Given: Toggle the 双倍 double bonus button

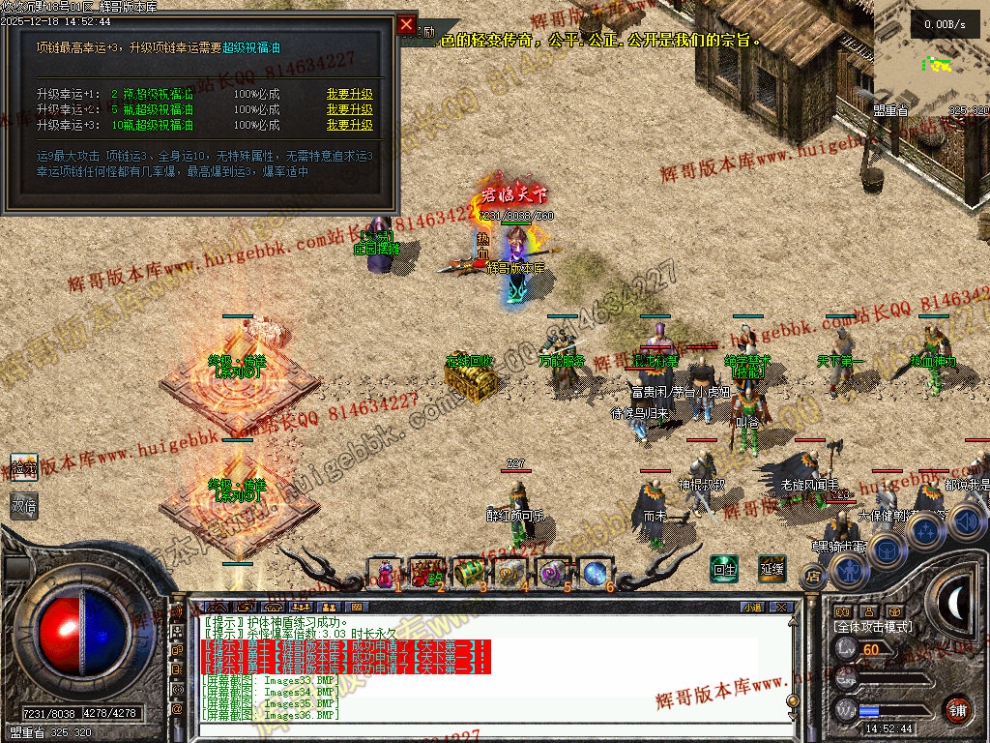Looking at the screenshot, I should tap(24, 506).
